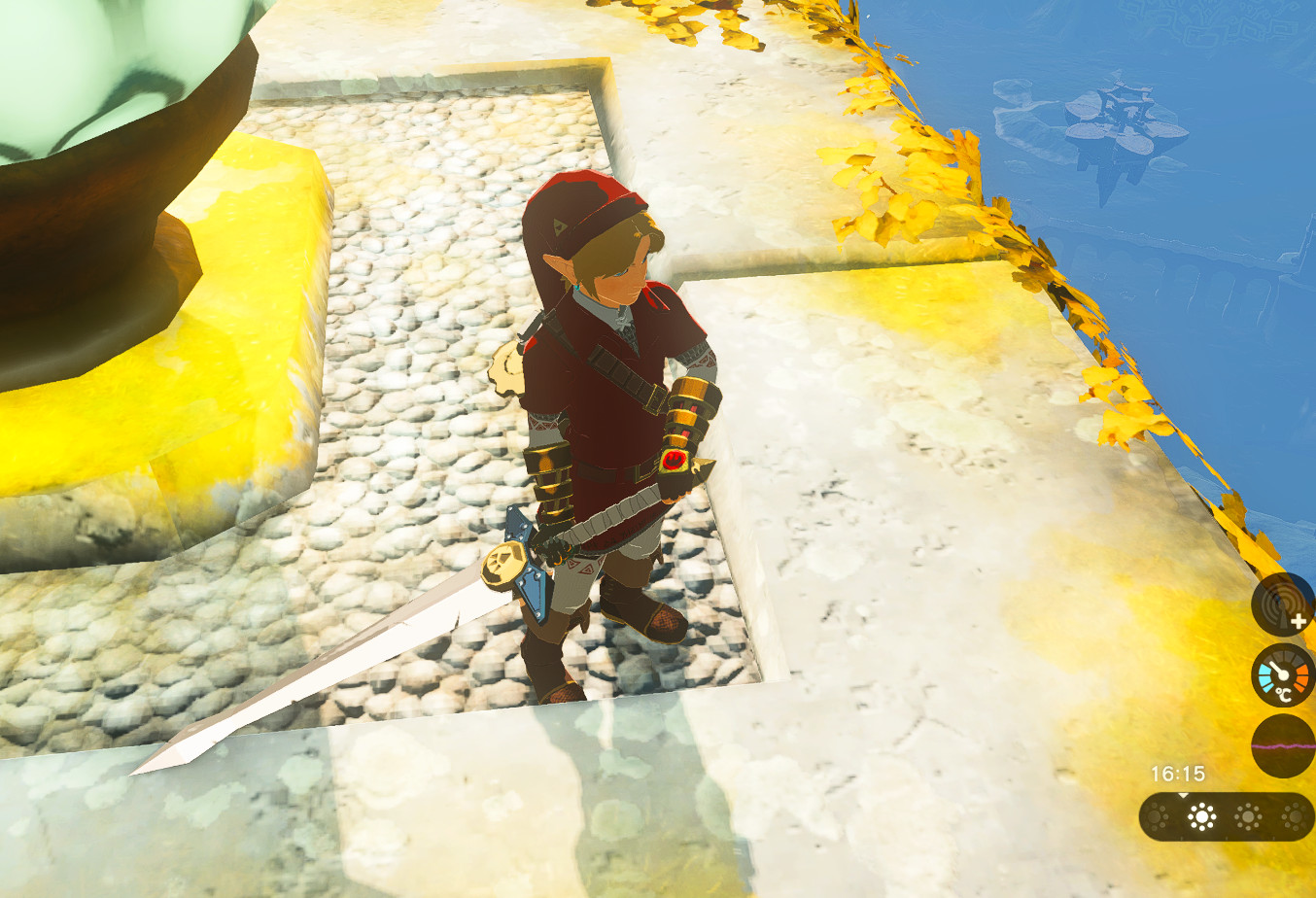Click the highlighted sun weather icon
Screen dimensions: 1316x898
click(1200, 815)
